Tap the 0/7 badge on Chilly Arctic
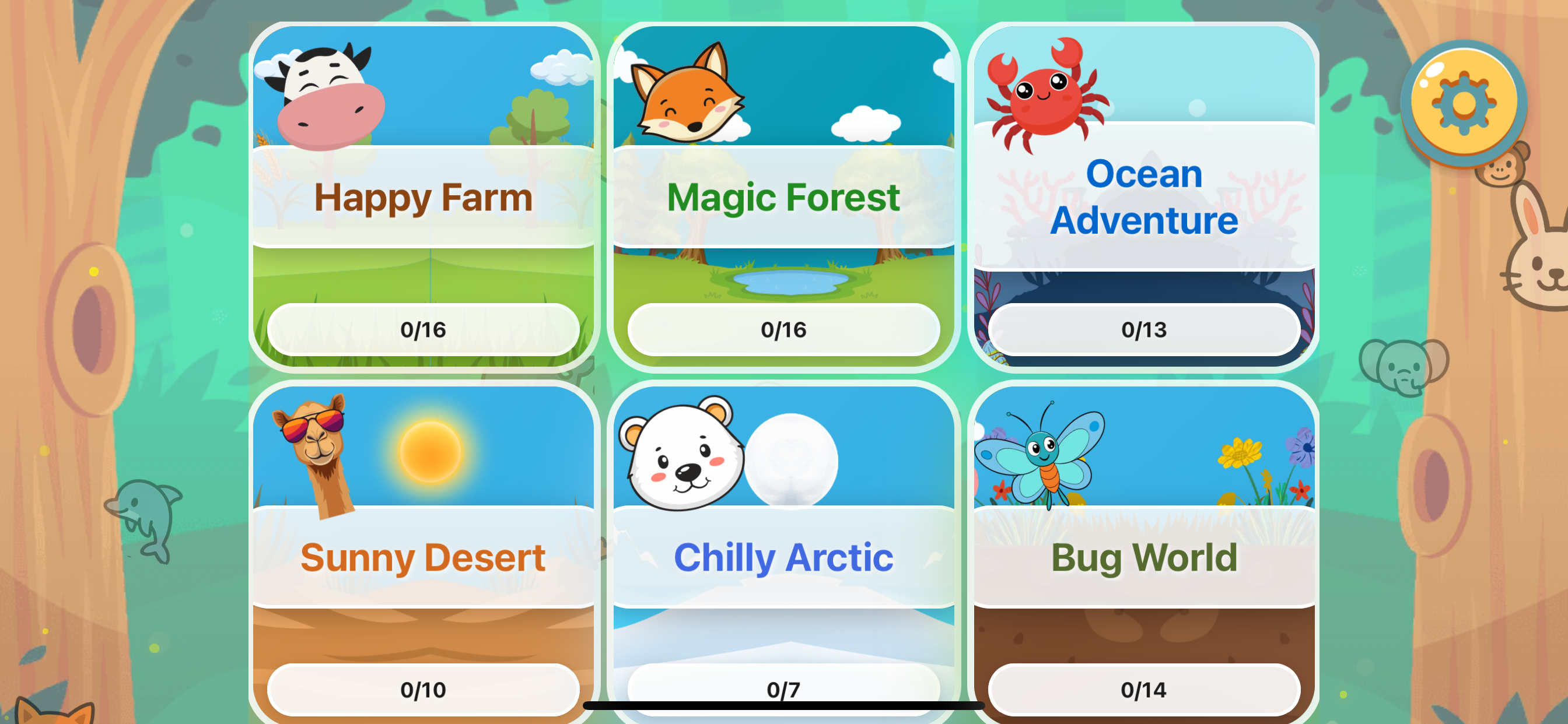 click(x=785, y=688)
